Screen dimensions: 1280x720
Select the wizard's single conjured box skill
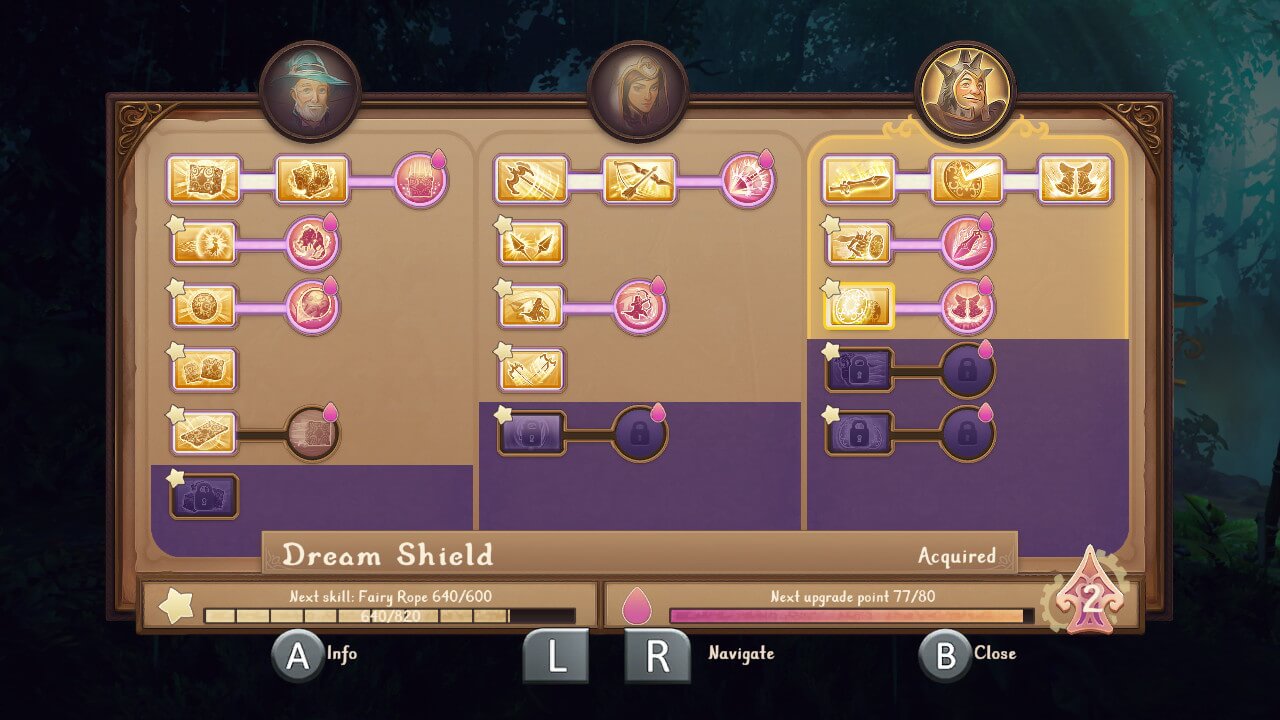click(x=204, y=180)
